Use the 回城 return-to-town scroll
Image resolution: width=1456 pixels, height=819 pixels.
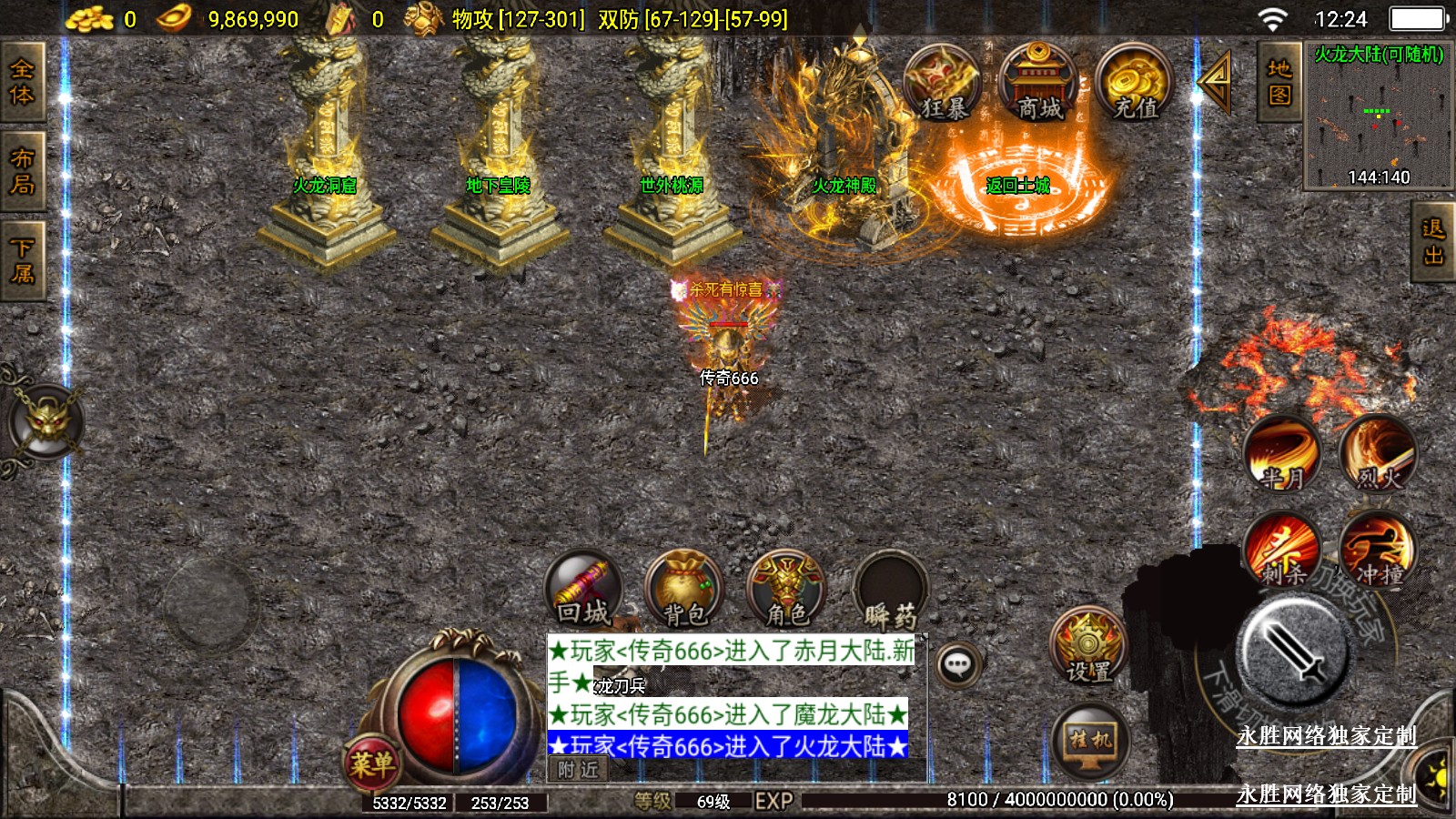point(583,589)
